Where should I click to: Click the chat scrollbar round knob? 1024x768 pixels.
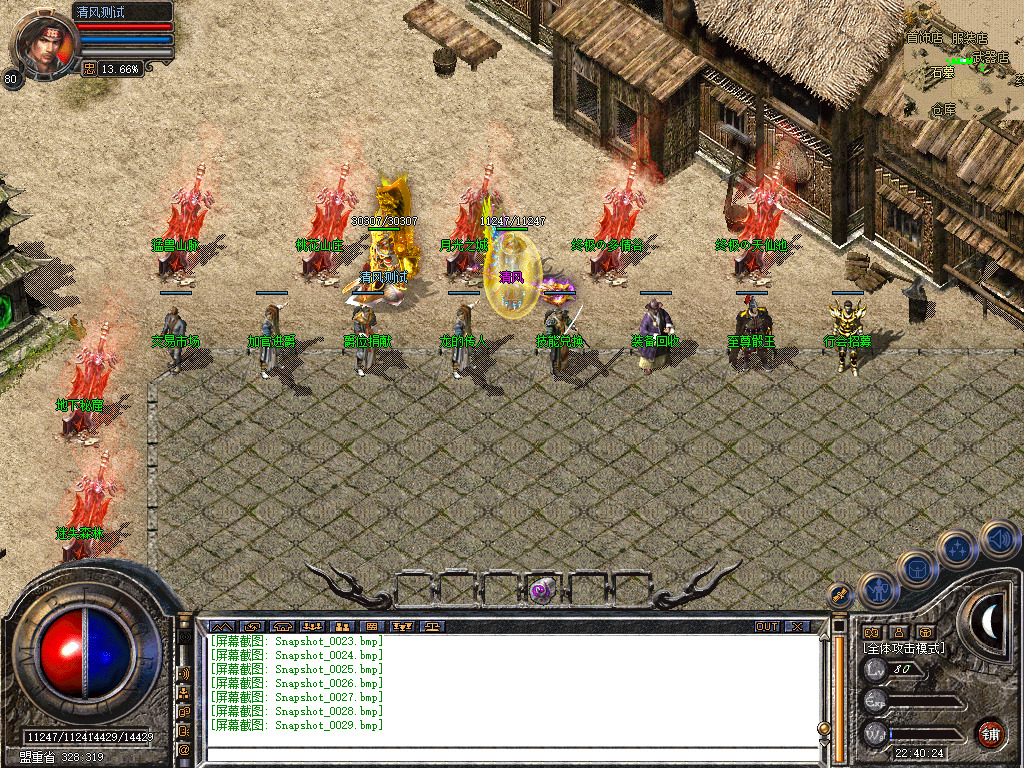click(x=824, y=728)
